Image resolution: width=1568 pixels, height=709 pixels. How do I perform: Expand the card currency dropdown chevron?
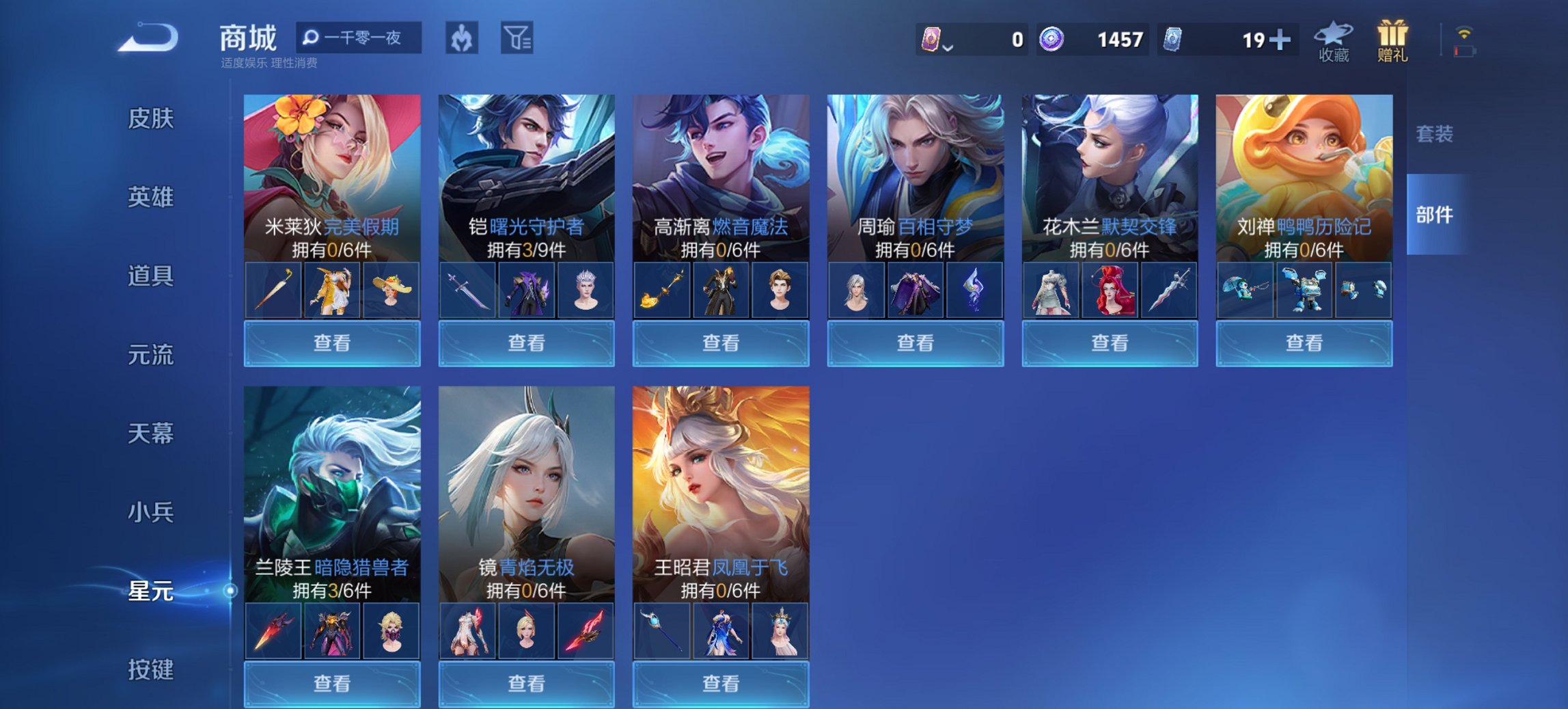(948, 47)
